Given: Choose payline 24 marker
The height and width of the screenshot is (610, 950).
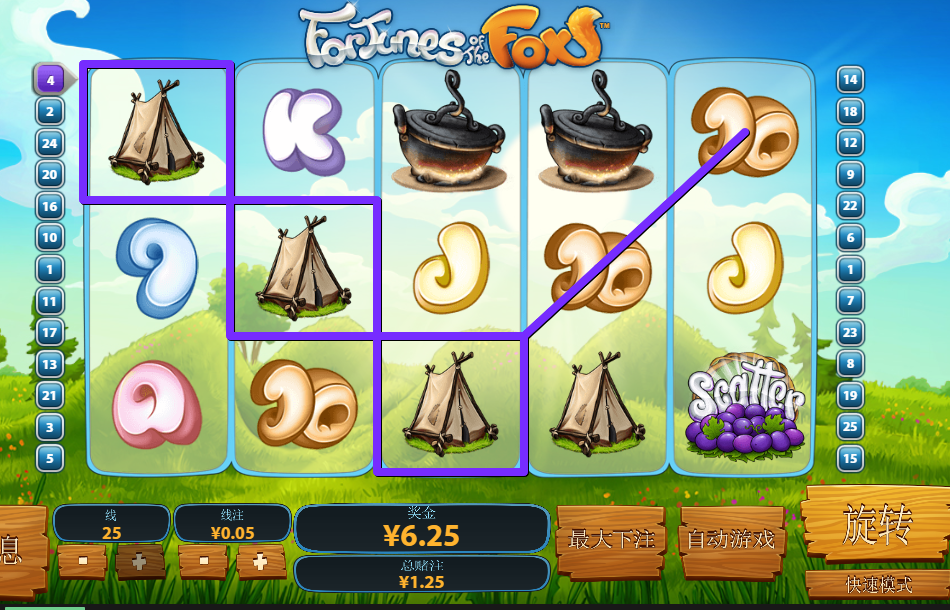Looking at the screenshot, I should [50, 143].
